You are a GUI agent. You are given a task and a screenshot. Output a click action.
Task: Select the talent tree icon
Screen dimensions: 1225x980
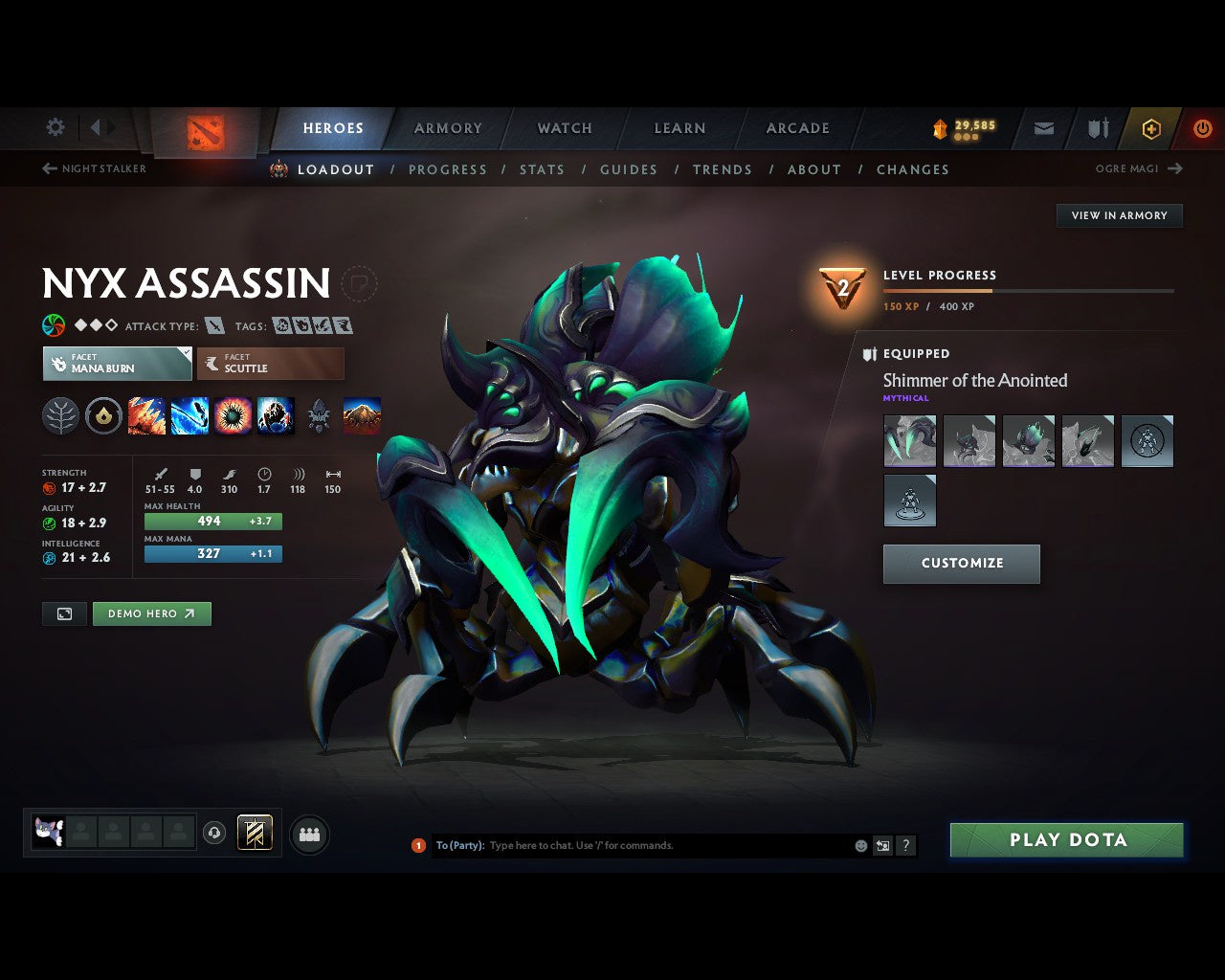click(60, 415)
